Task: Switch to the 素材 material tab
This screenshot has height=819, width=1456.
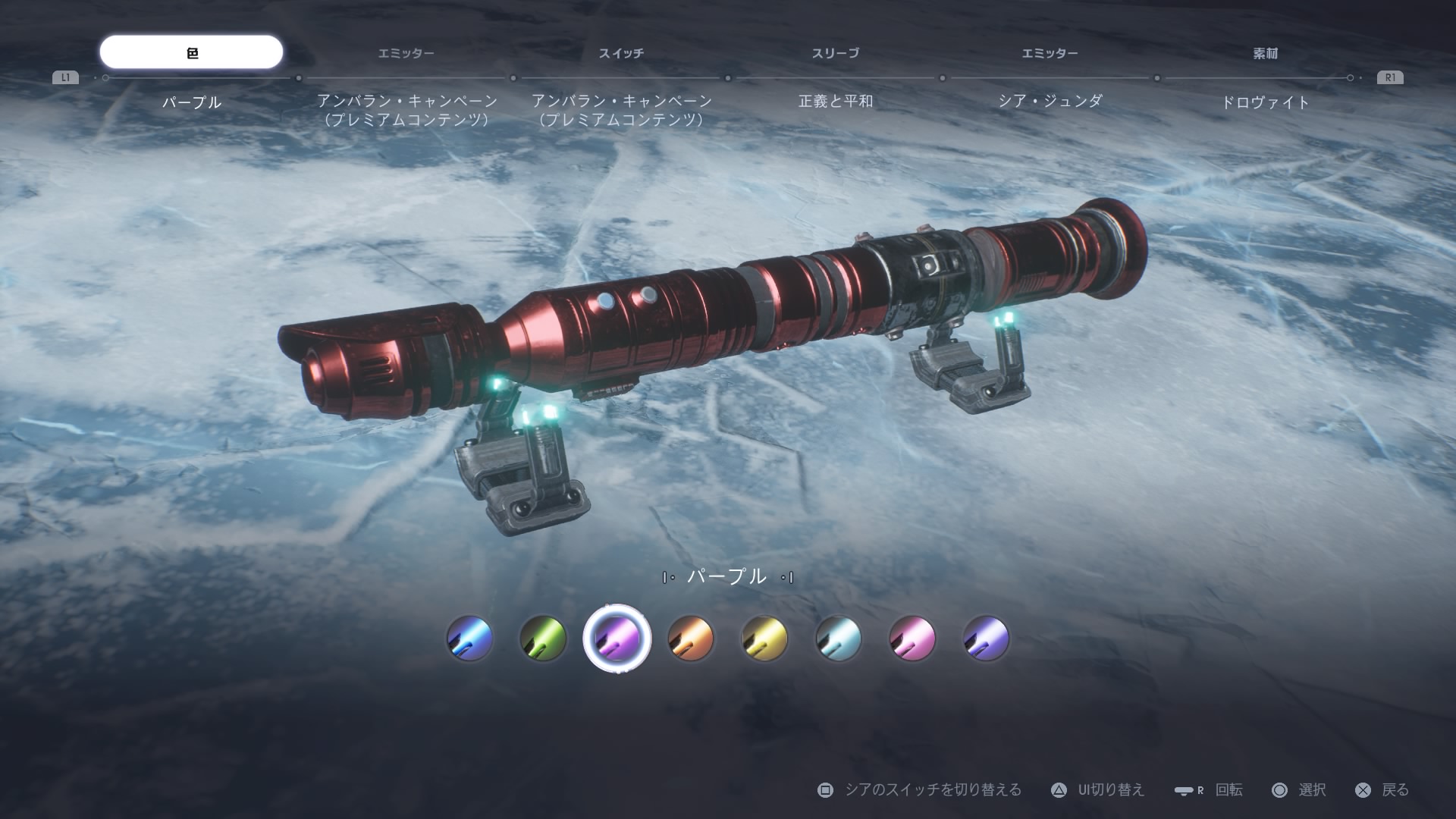Action: [1265, 53]
